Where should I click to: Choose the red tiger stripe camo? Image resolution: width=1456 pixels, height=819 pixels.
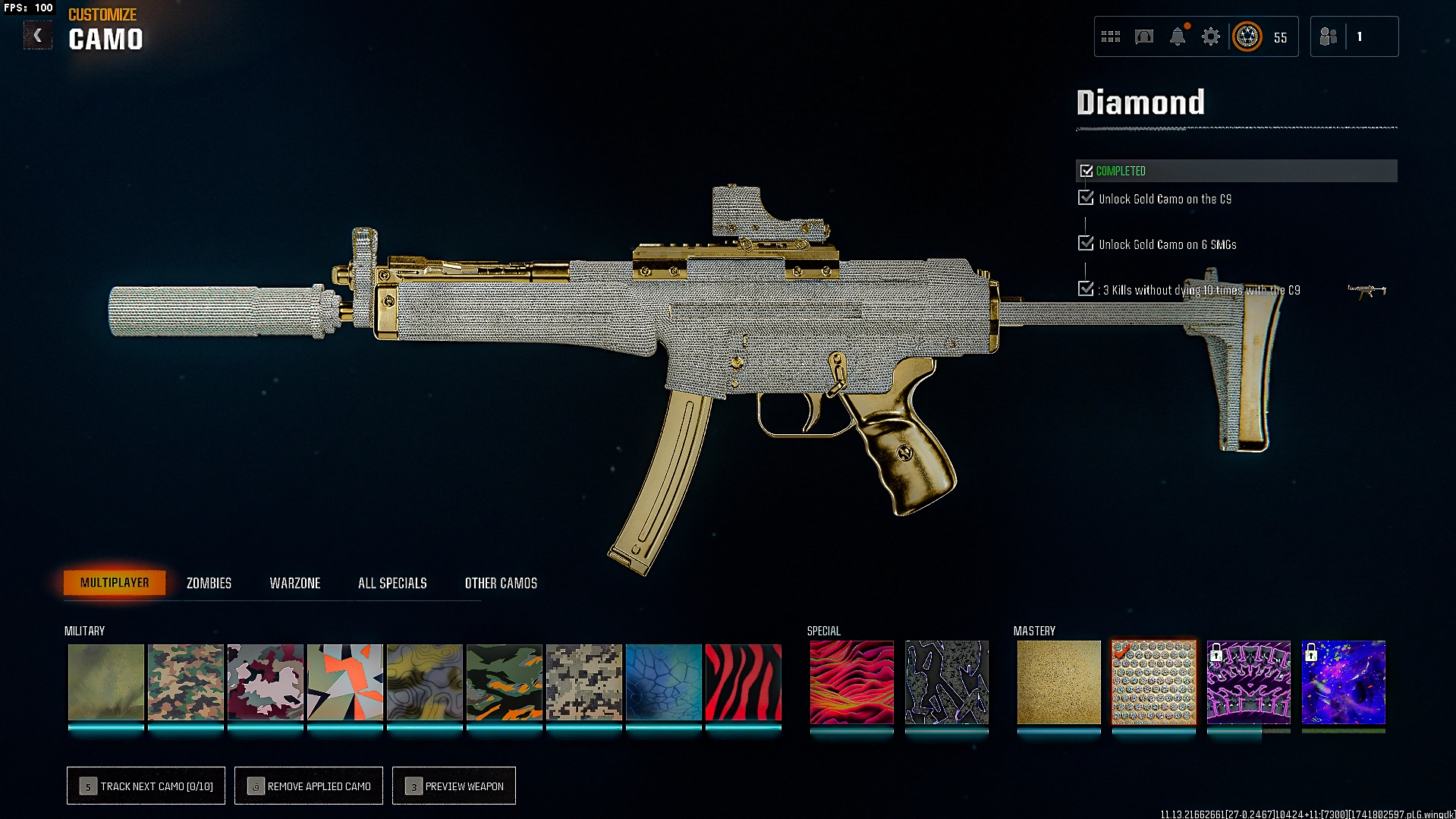pos(743,682)
